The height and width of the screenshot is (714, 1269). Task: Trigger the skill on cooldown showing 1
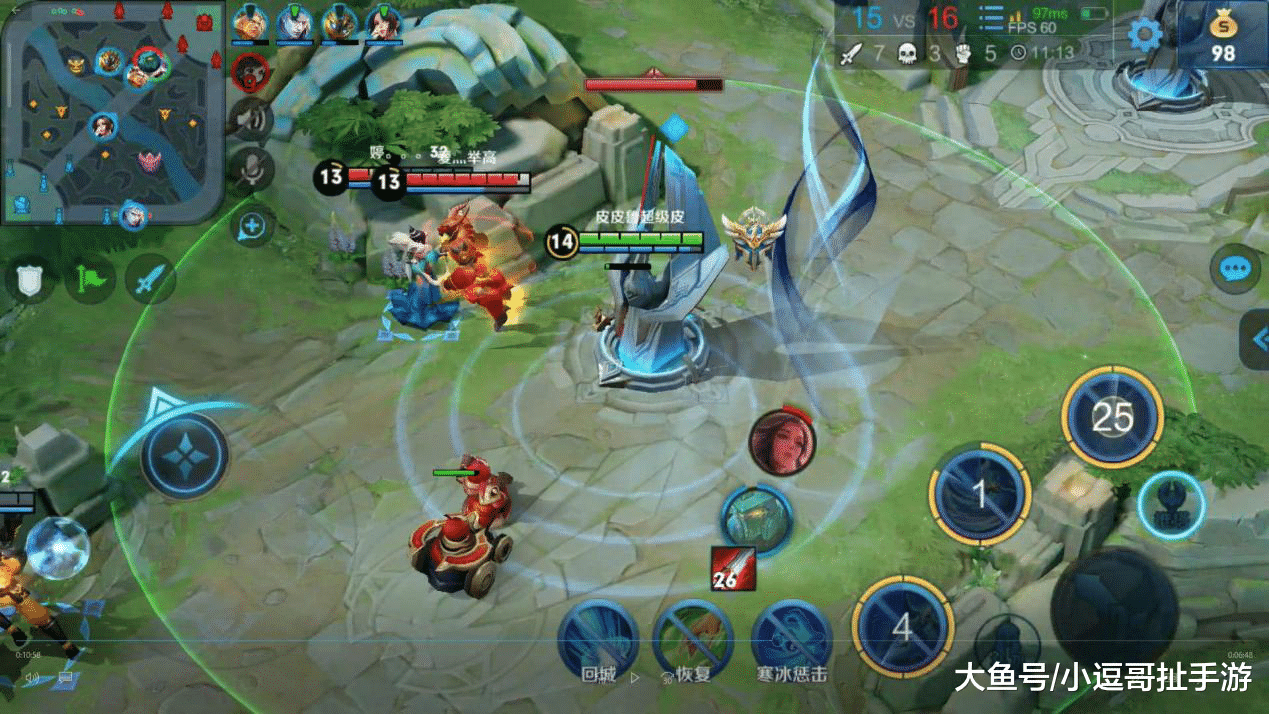coord(980,494)
